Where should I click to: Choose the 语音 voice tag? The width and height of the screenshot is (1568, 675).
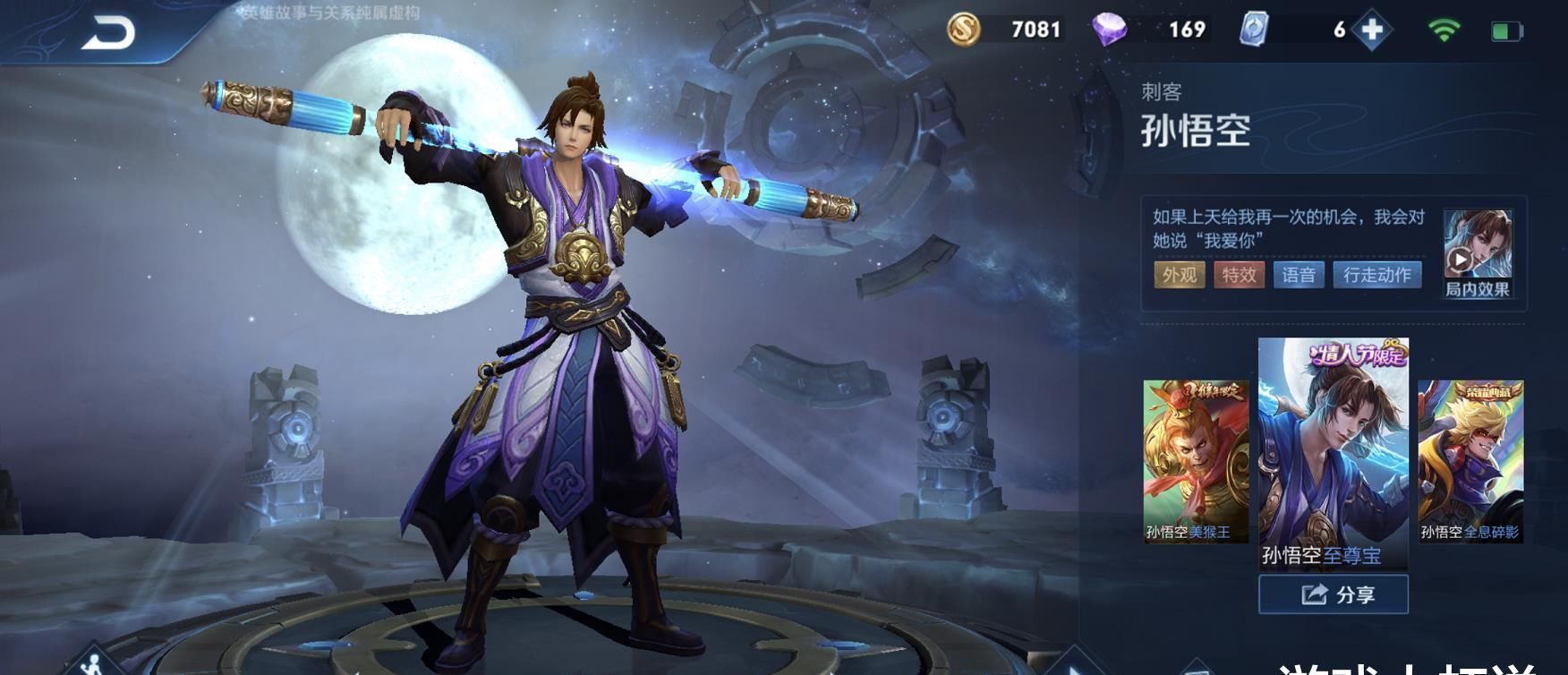tap(1298, 275)
